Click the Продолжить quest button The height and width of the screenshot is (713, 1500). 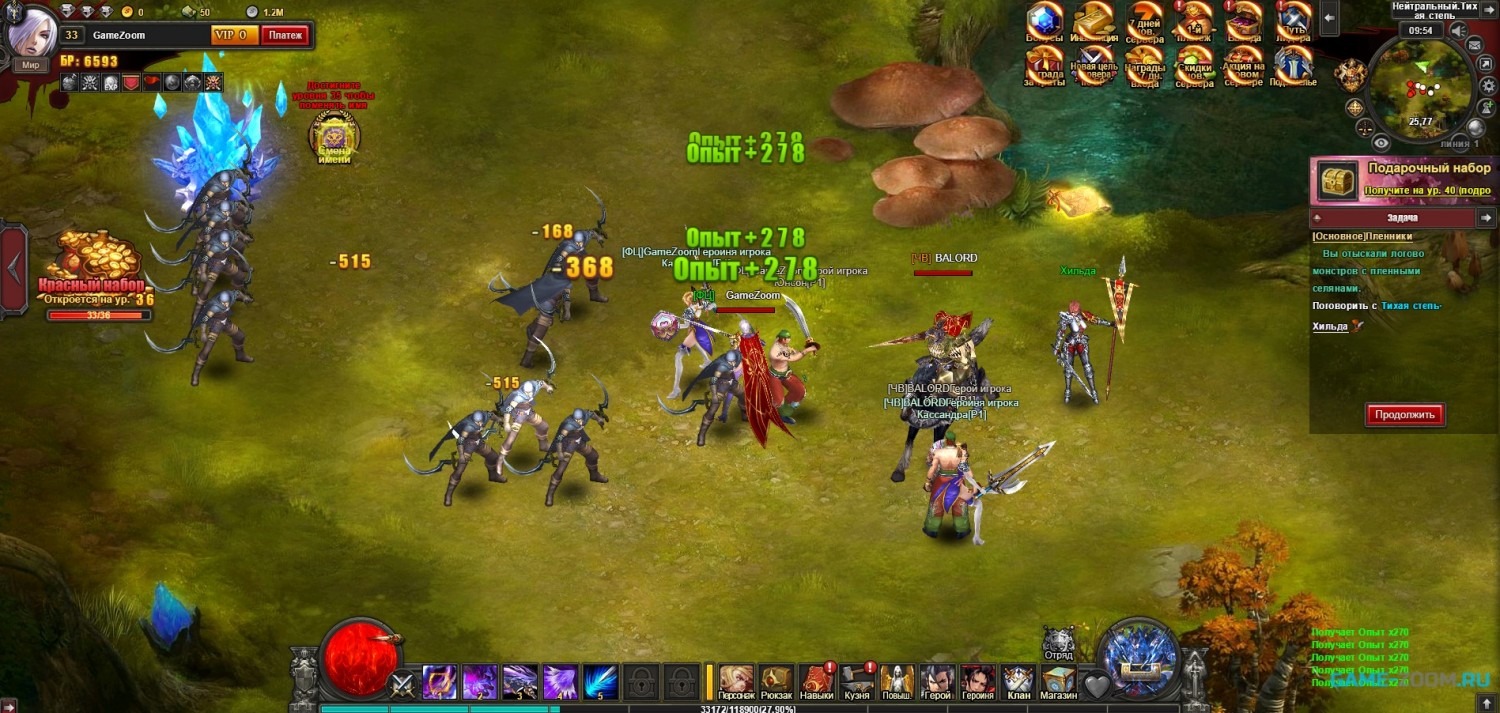(x=1405, y=414)
